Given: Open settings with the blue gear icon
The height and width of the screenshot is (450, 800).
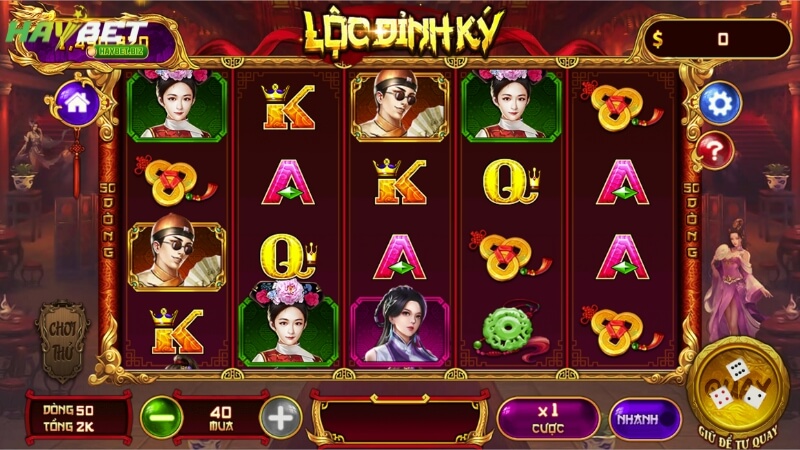Looking at the screenshot, I should pyautogui.click(x=718, y=102).
